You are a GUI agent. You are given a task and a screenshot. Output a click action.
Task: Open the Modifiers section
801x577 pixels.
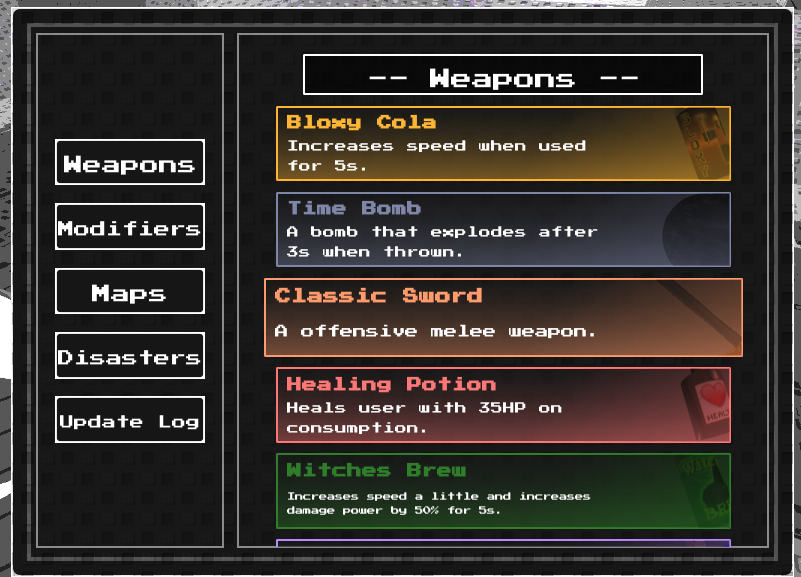[x=130, y=227]
